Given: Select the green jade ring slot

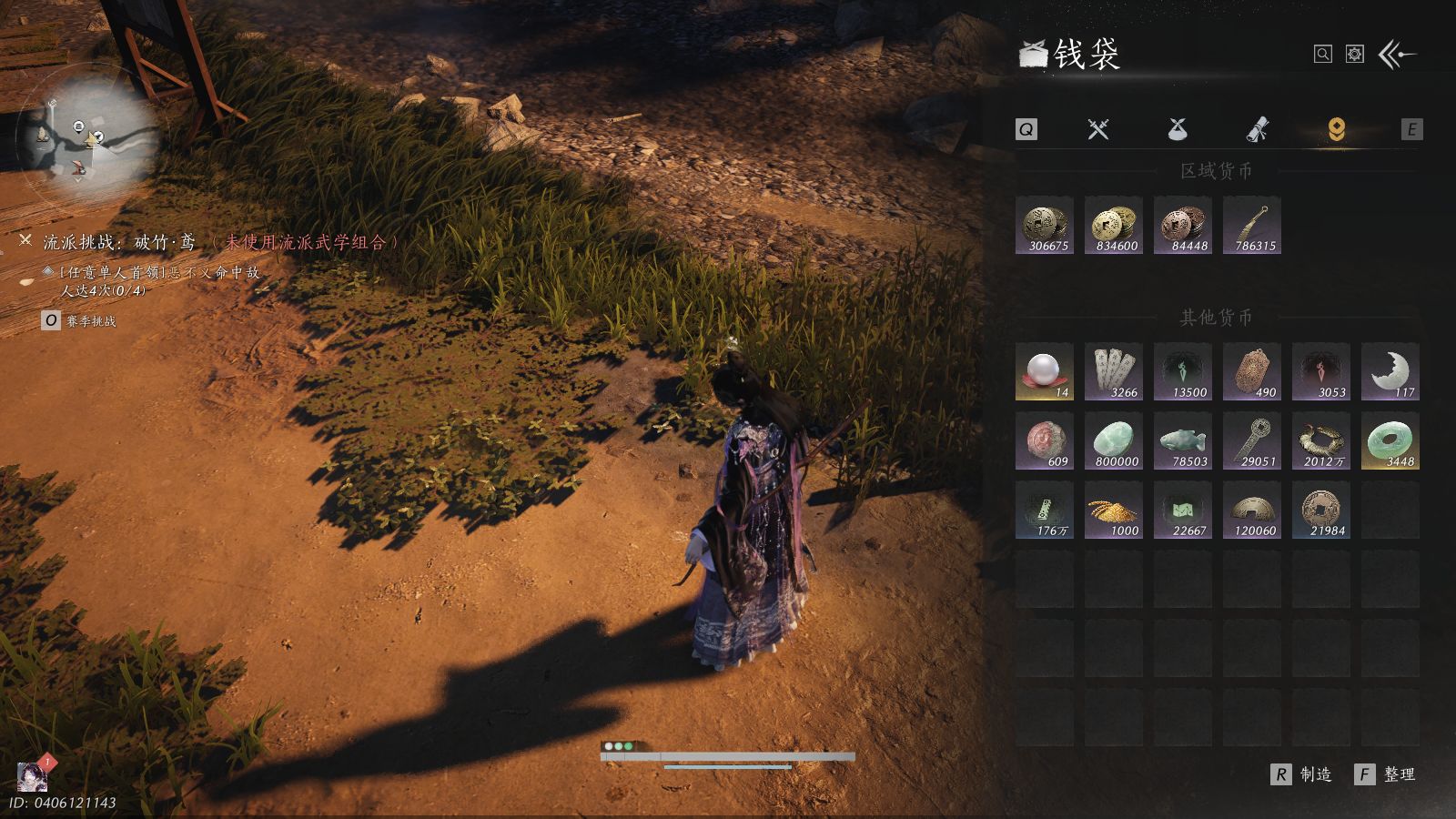Looking at the screenshot, I should (x=1390, y=440).
